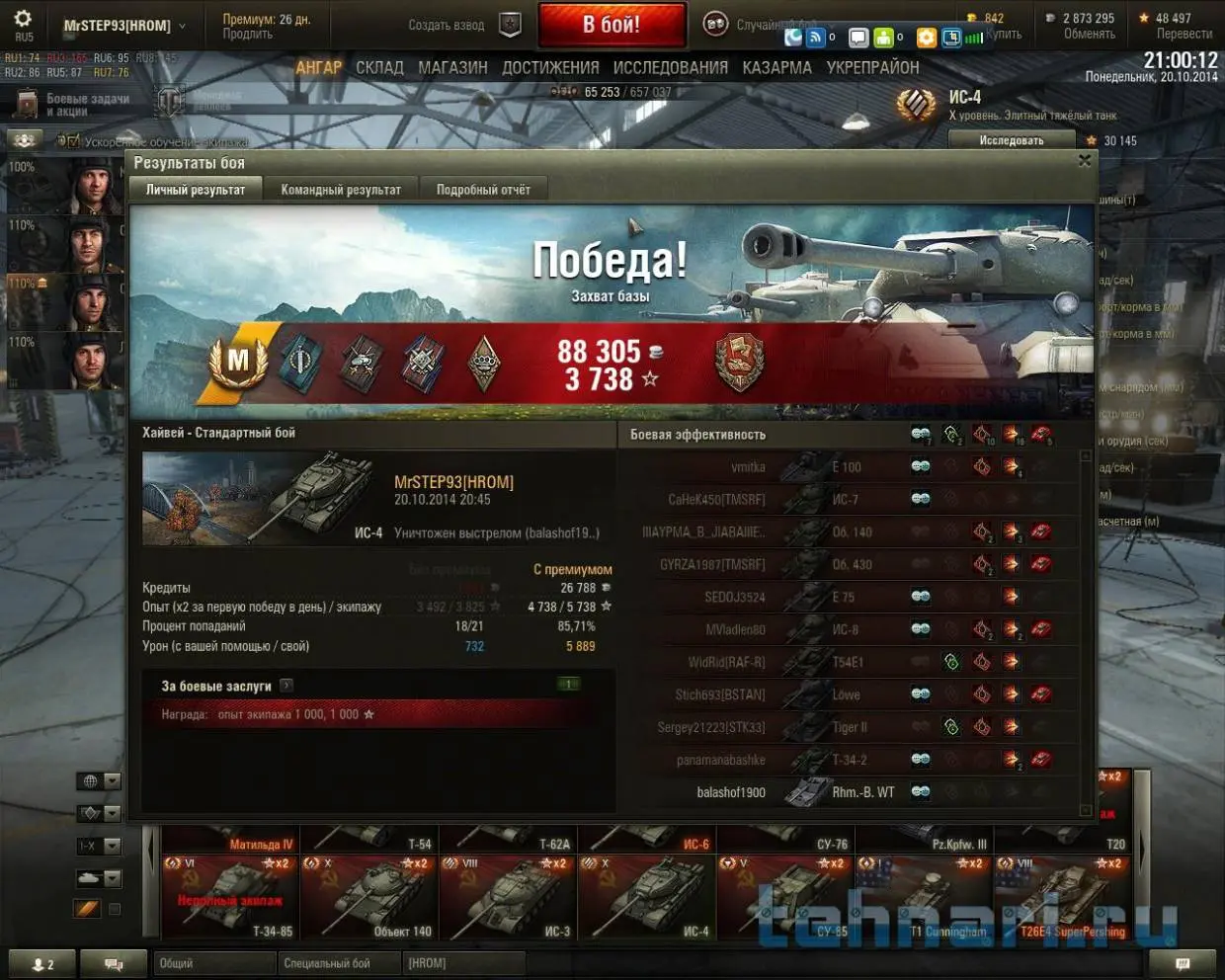Select the T-34-85 tank in carousel

click(x=230, y=897)
